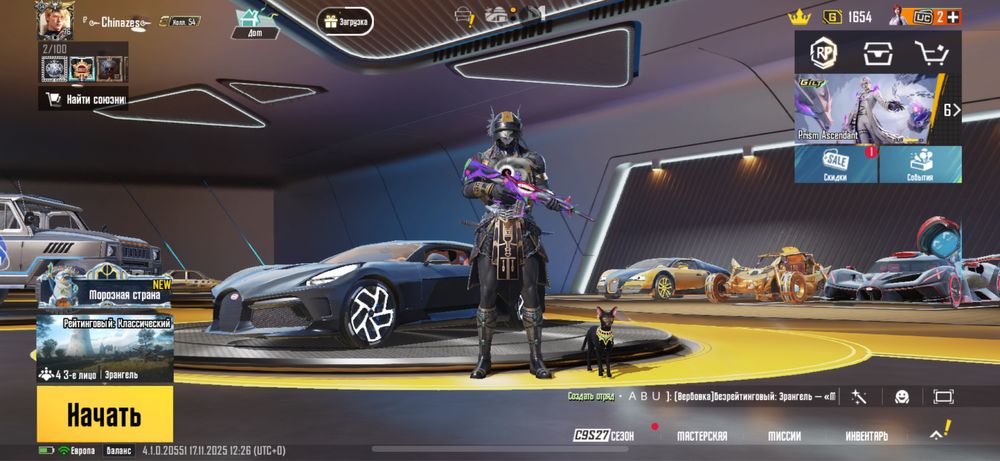1000x461 pixels.
Task: Open the Royale Pass RP icon
Action: pyautogui.click(x=823, y=53)
